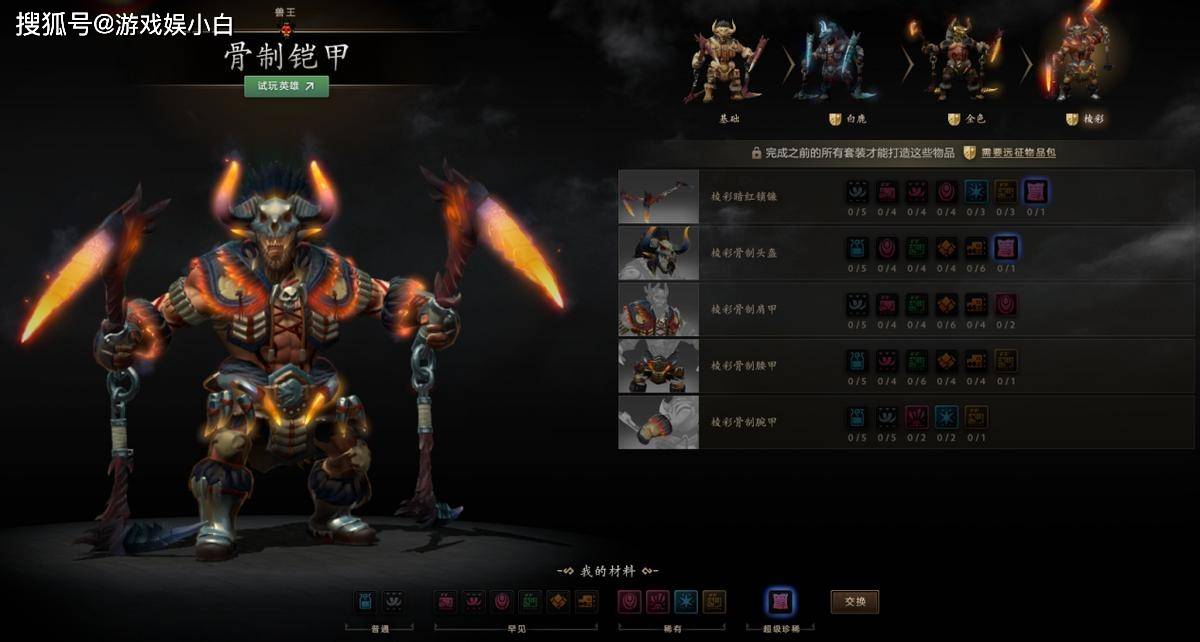Click the blue snowflake material in 我的材料
The width and height of the screenshot is (1200, 642).
(686, 602)
